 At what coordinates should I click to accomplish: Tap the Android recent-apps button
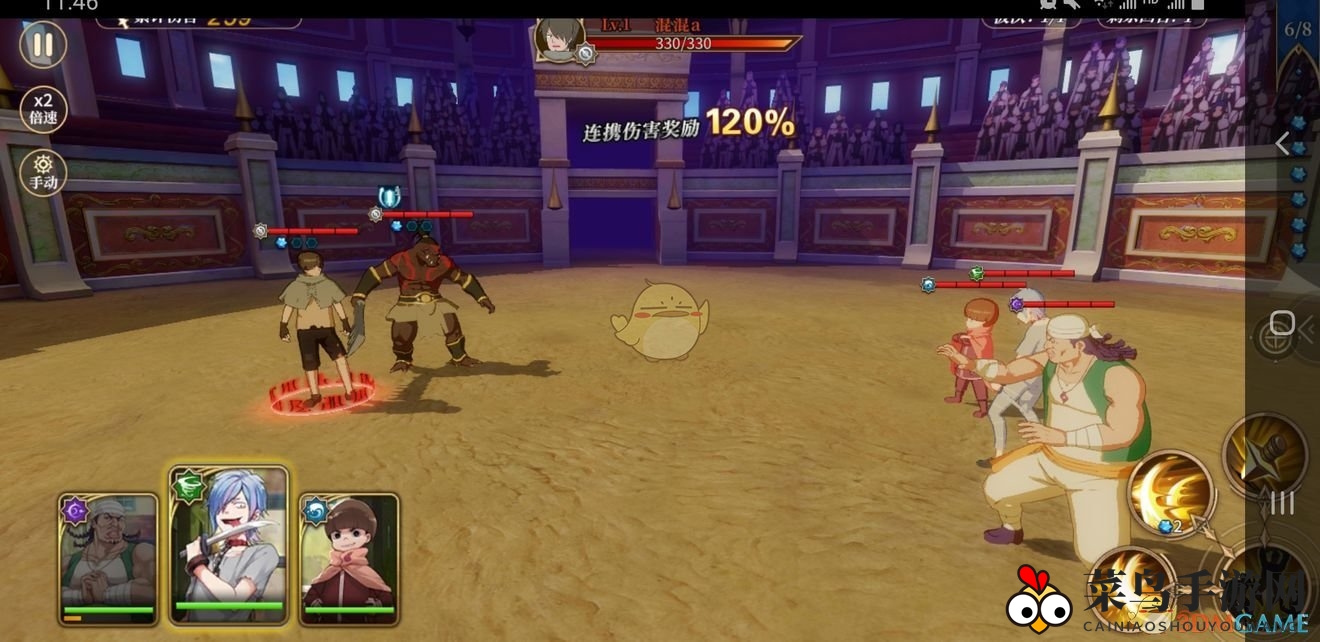1282,503
